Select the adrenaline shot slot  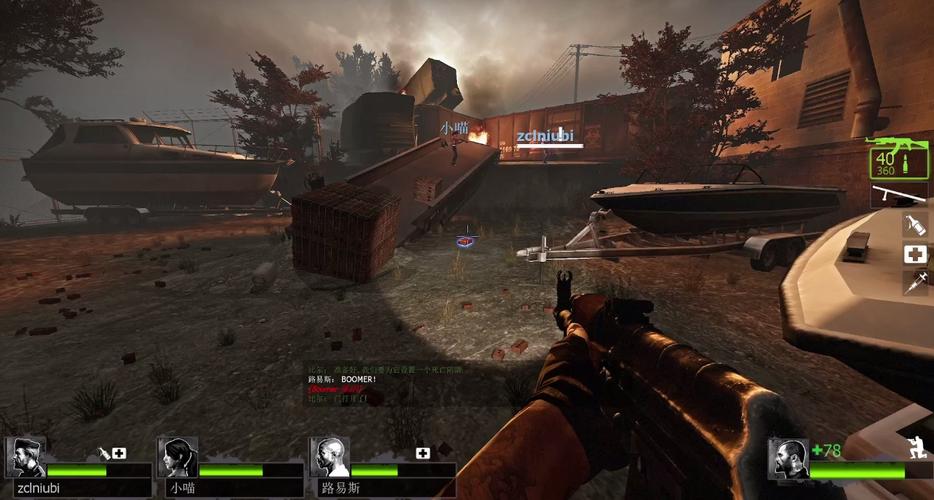coord(914,283)
